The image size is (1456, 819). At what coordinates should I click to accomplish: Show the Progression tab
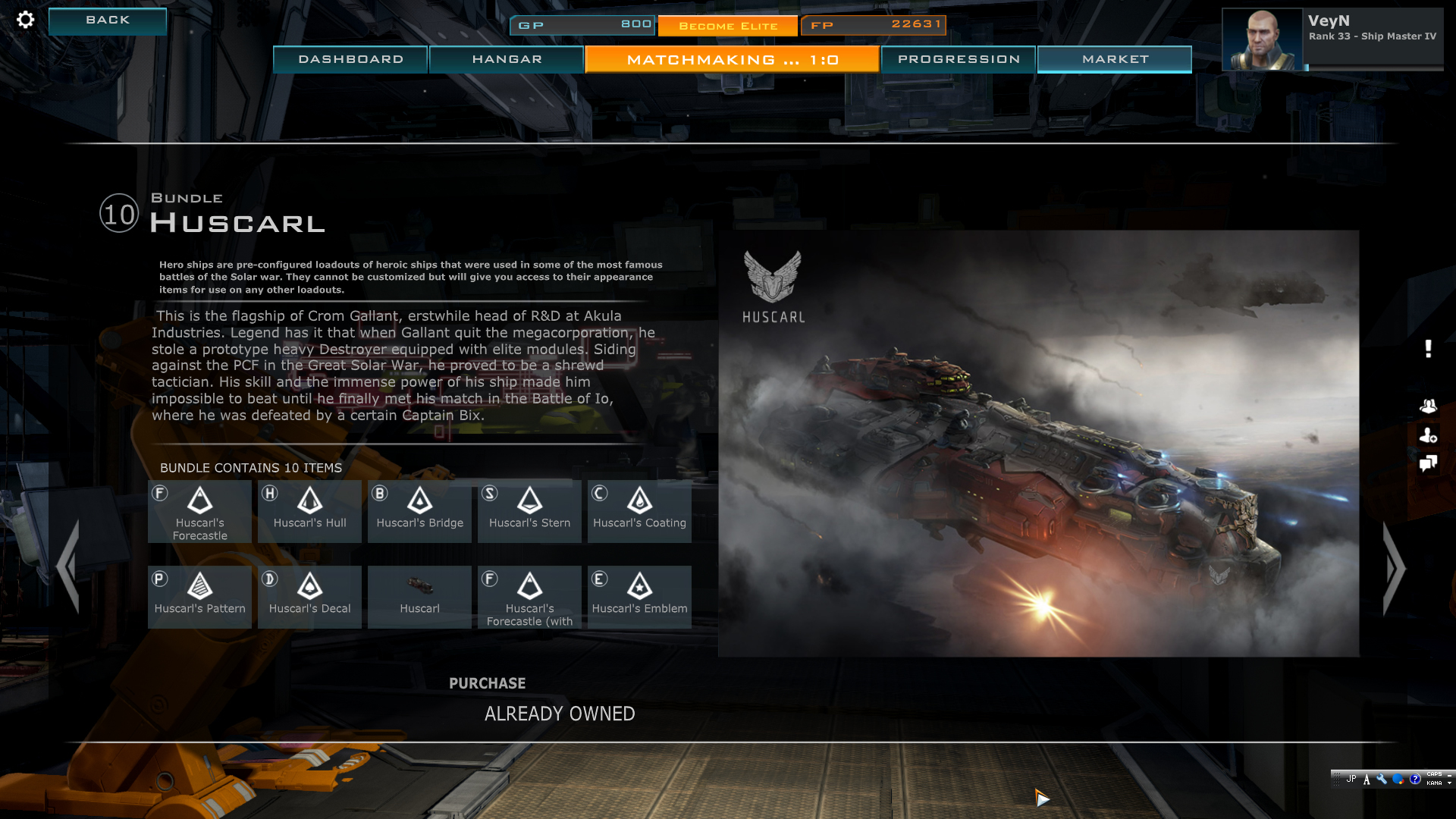pyautogui.click(x=959, y=59)
